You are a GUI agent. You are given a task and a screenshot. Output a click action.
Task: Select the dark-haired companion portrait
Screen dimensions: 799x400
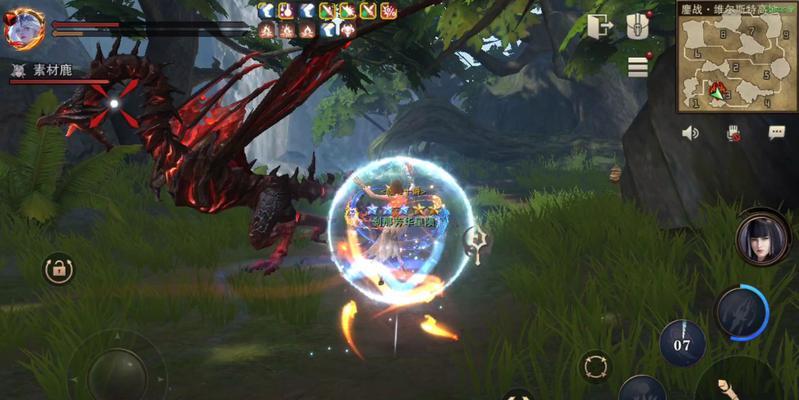[x=762, y=238]
